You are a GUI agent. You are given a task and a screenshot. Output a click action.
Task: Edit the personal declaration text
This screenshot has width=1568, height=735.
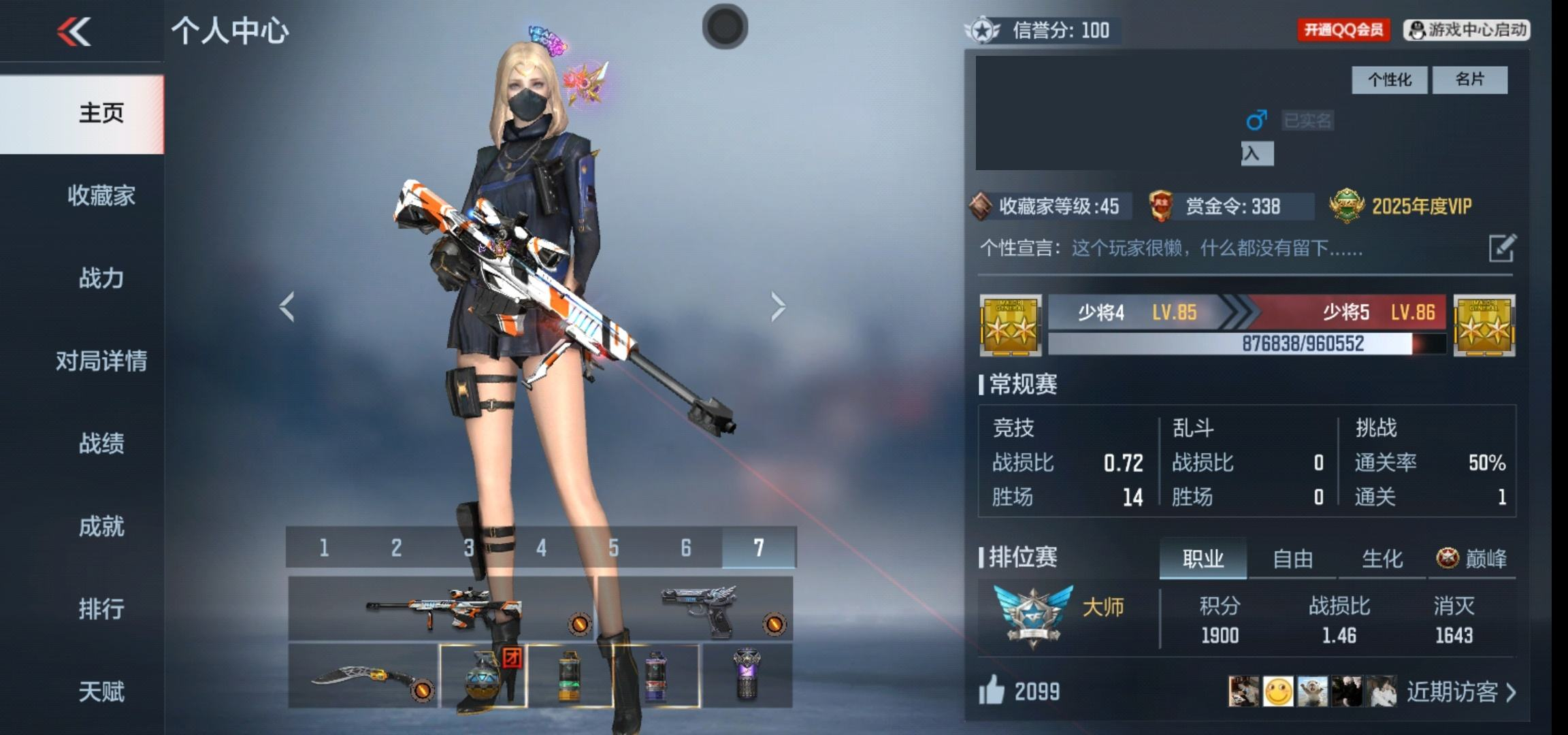click(1502, 248)
